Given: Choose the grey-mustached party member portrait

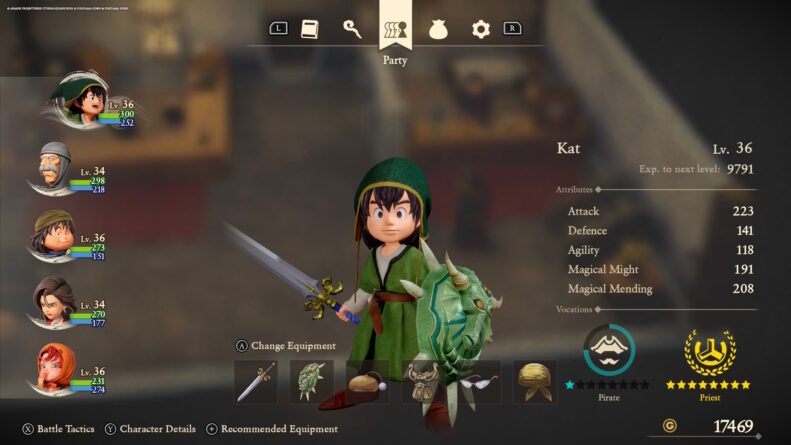Looking at the screenshot, I should pyautogui.click(x=56, y=165).
